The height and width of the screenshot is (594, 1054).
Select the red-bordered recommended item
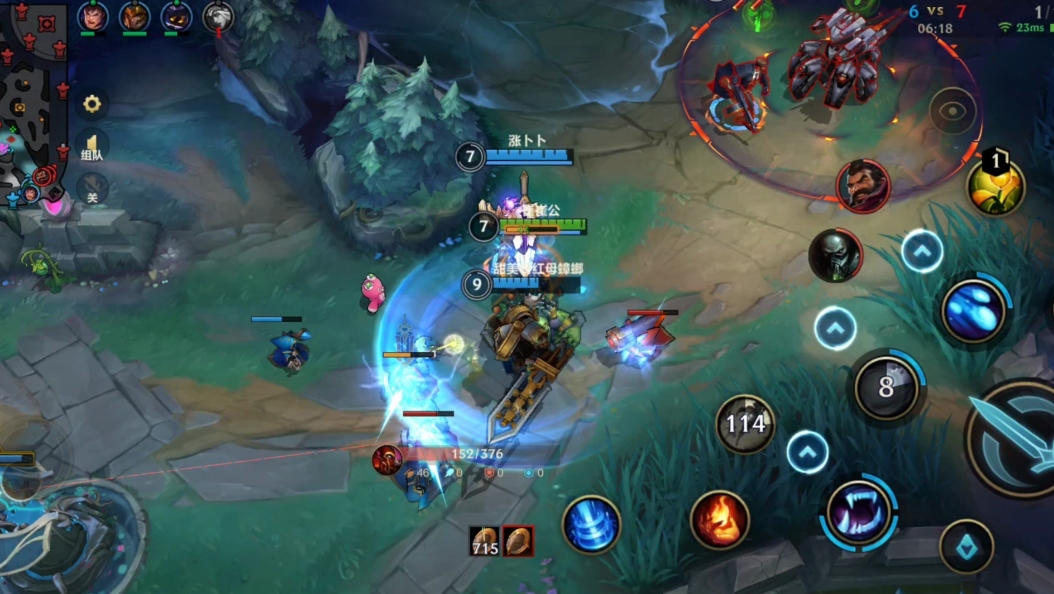tap(518, 541)
